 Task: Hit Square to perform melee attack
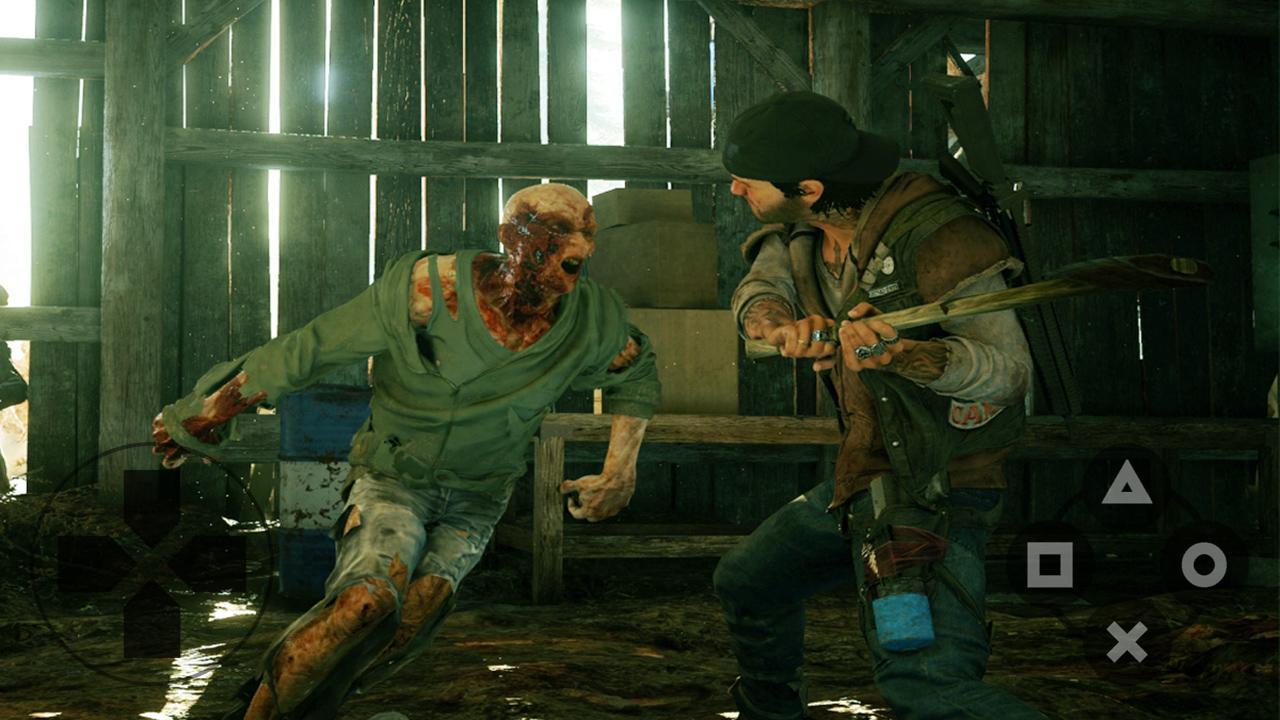[x=1049, y=562]
